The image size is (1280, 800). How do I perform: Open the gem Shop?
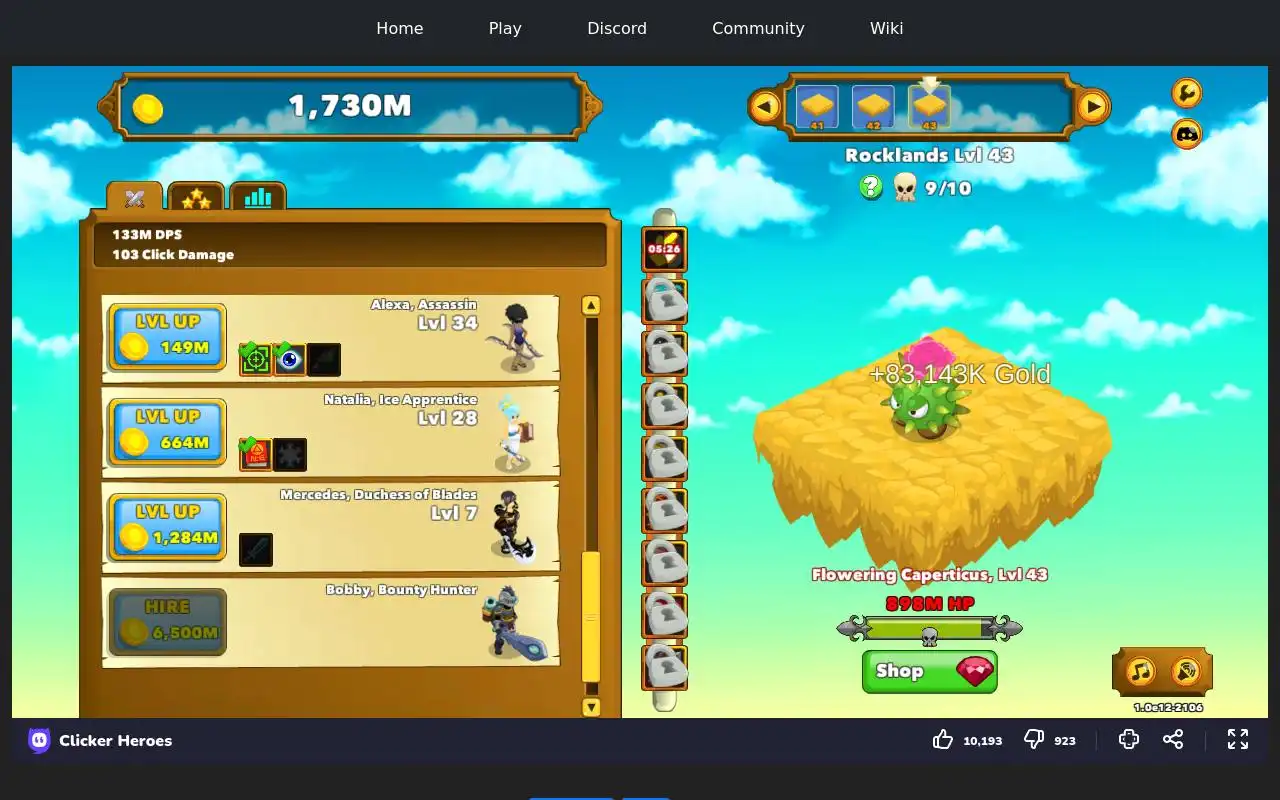point(929,671)
